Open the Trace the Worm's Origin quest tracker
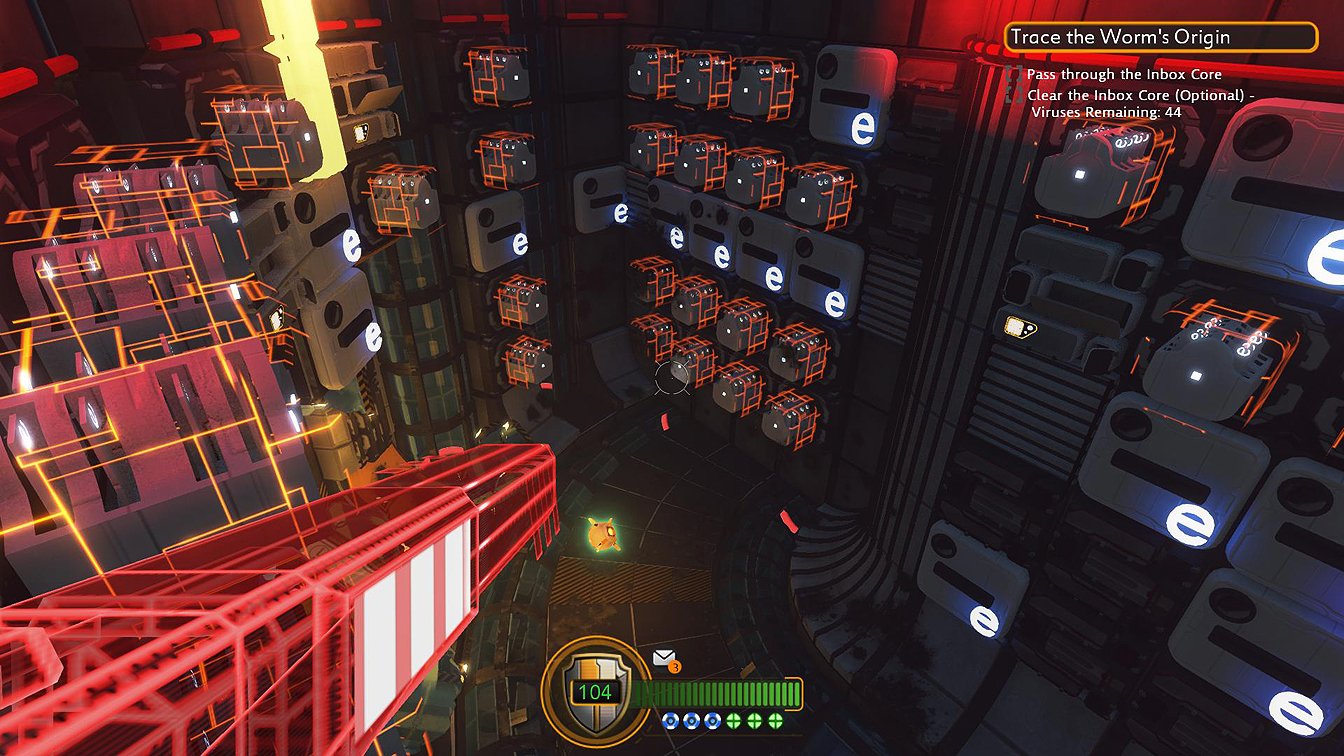 (1160, 38)
